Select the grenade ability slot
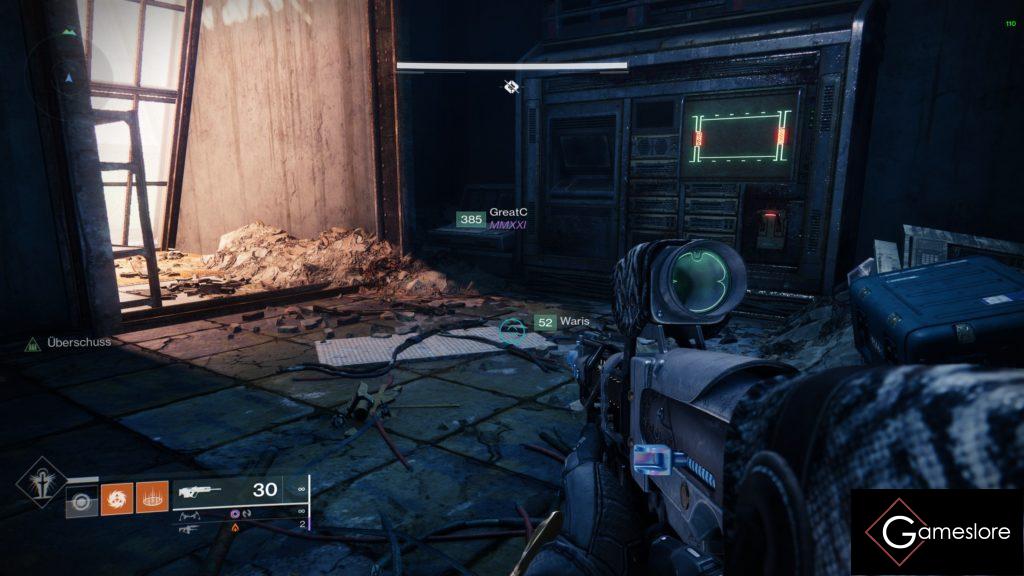This screenshot has height=576, width=1024. point(81,499)
